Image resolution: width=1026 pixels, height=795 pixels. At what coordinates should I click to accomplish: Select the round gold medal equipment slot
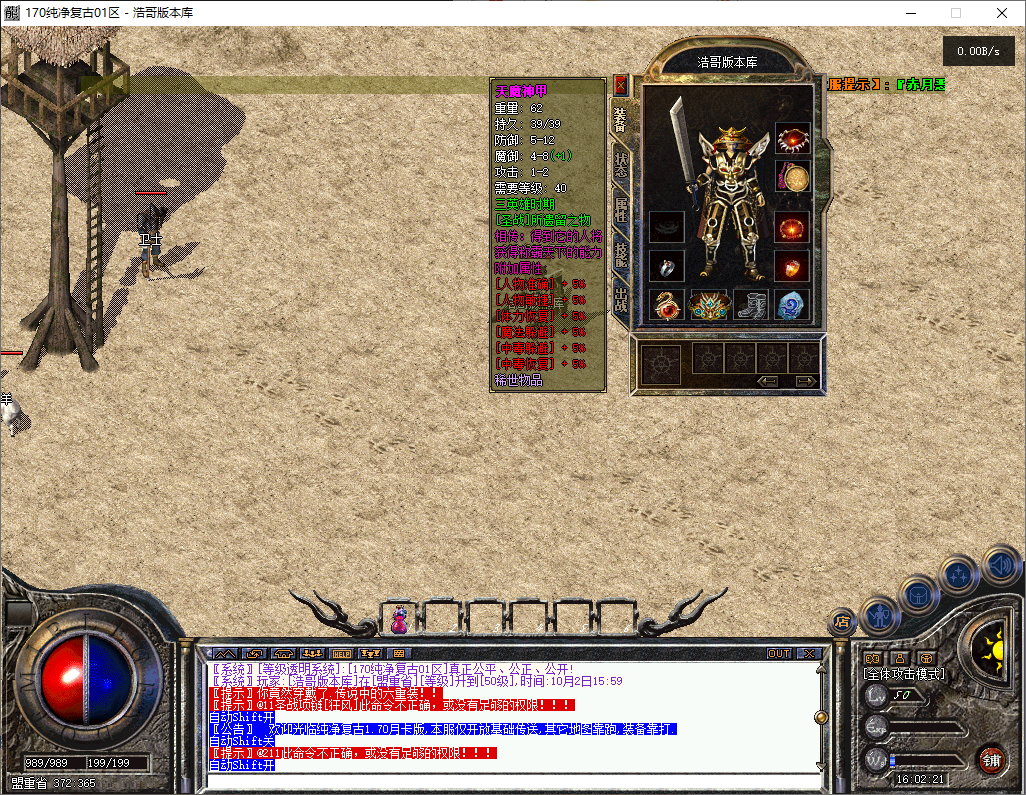pyautogui.click(x=793, y=179)
